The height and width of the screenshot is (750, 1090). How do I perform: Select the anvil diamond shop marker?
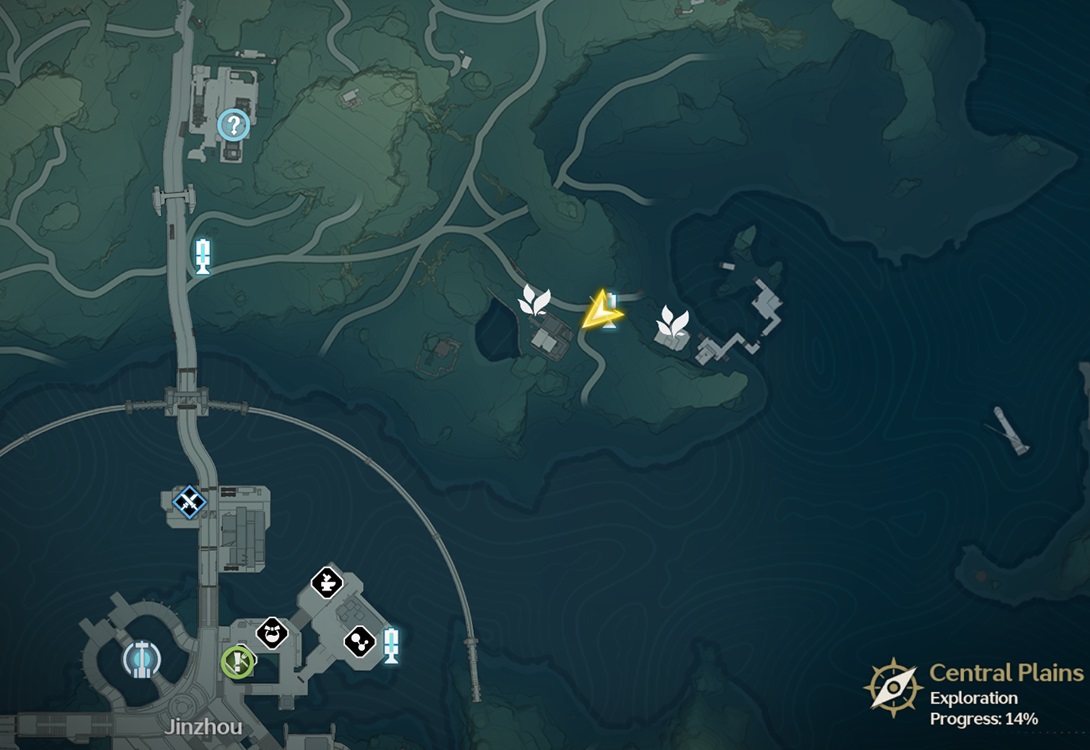(326, 581)
